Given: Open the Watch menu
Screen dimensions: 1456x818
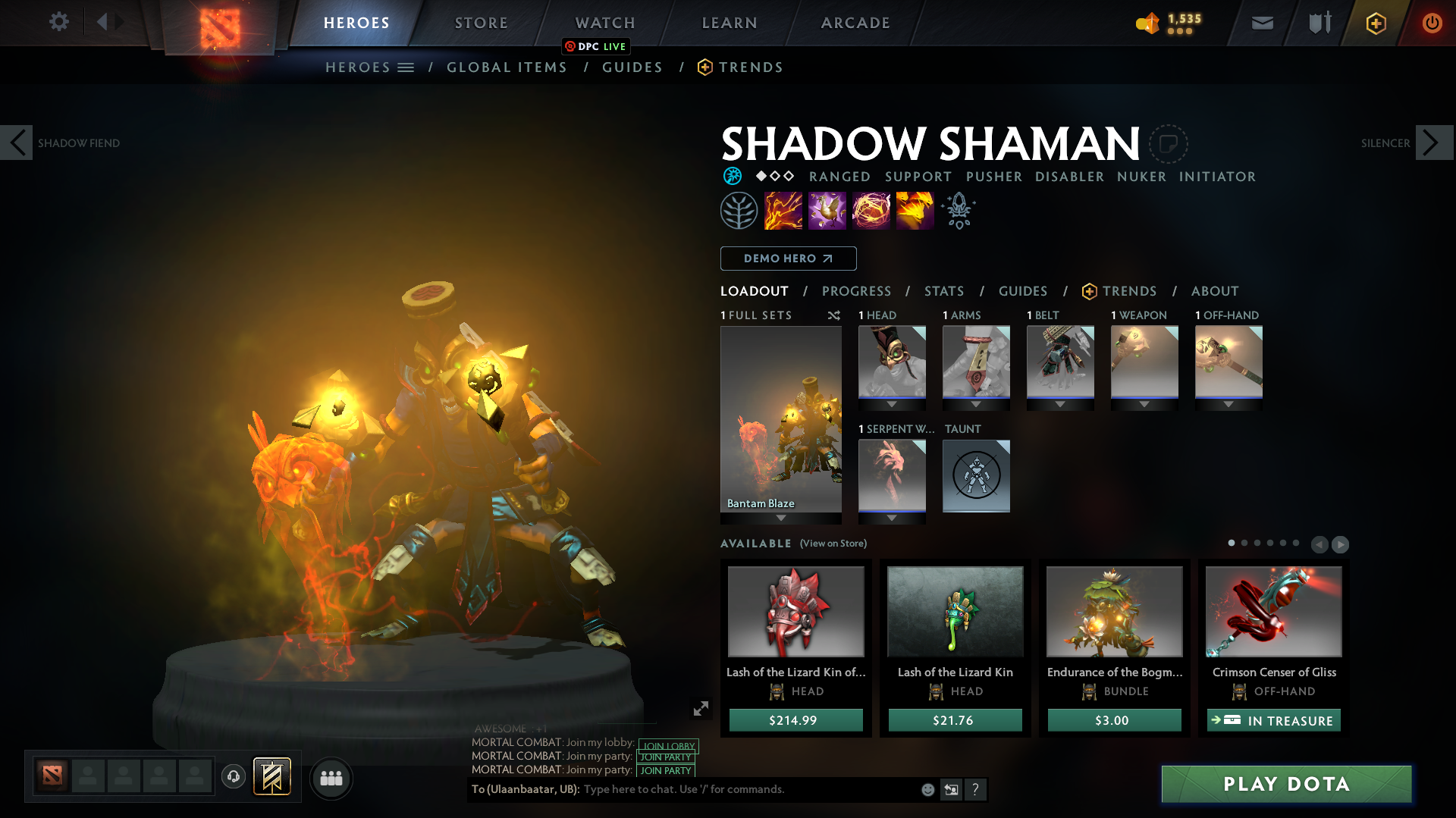Looking at the screenshot, I should click(x=604, y=23).
